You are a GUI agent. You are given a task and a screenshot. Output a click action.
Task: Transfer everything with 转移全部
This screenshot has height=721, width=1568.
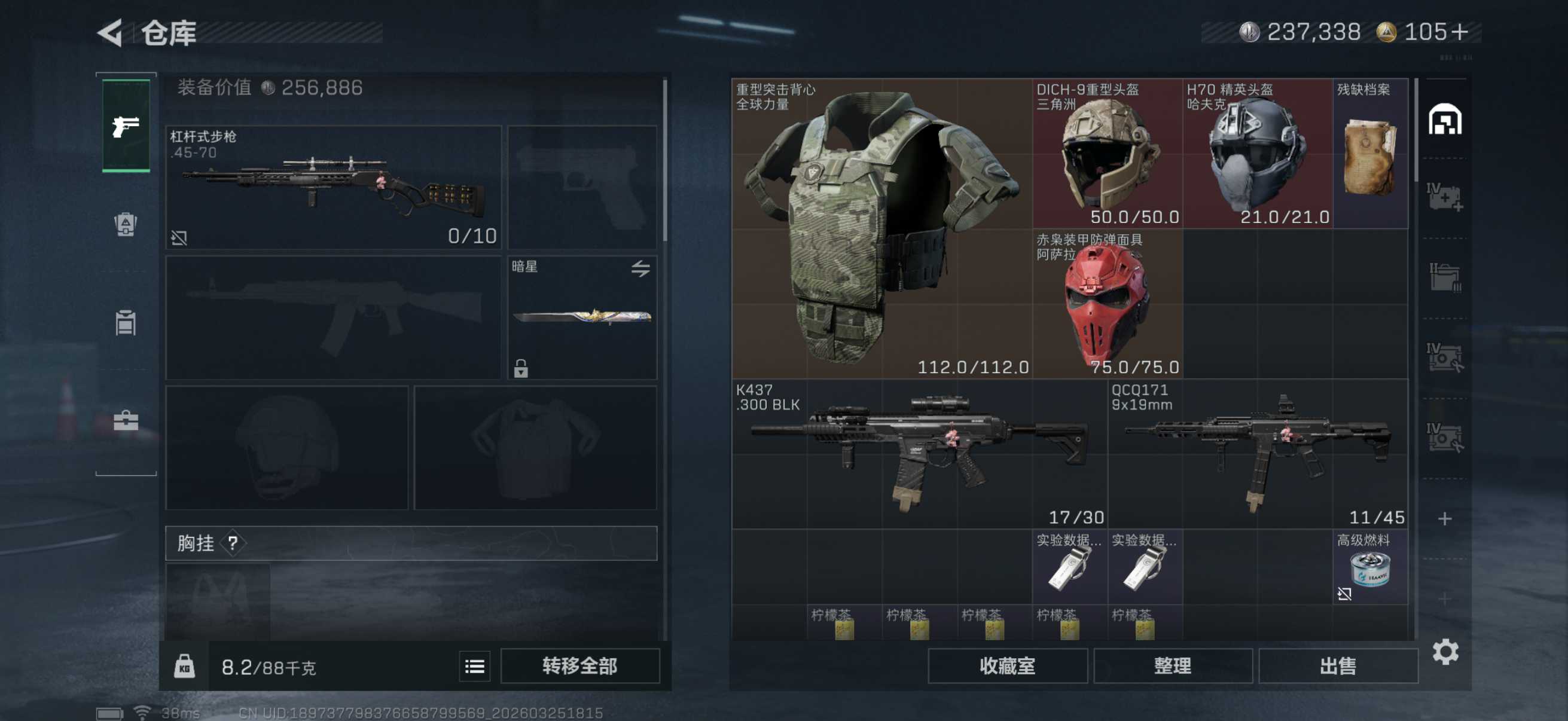click(579, 665)
